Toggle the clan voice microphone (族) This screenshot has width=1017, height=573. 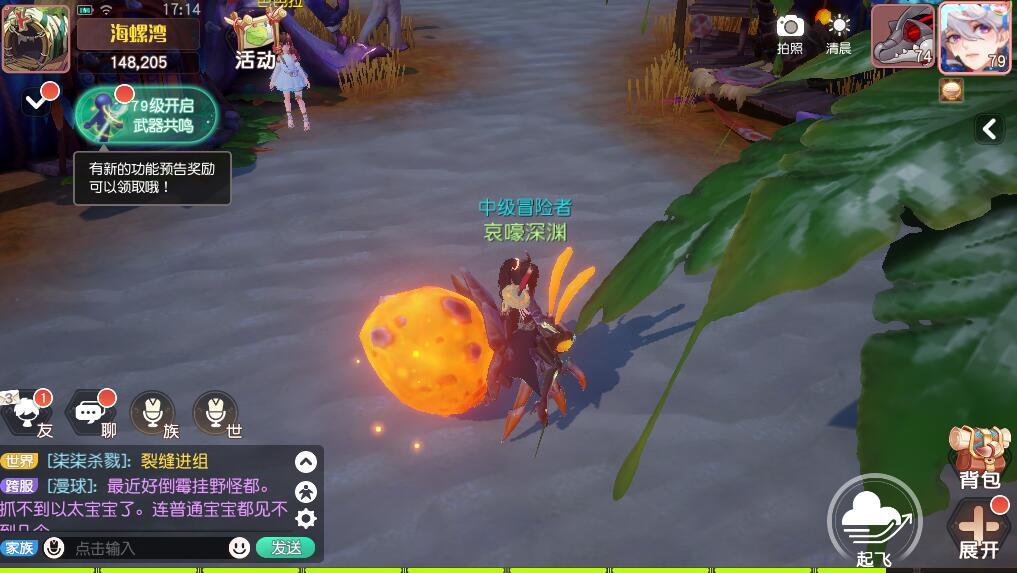[153, 413]
